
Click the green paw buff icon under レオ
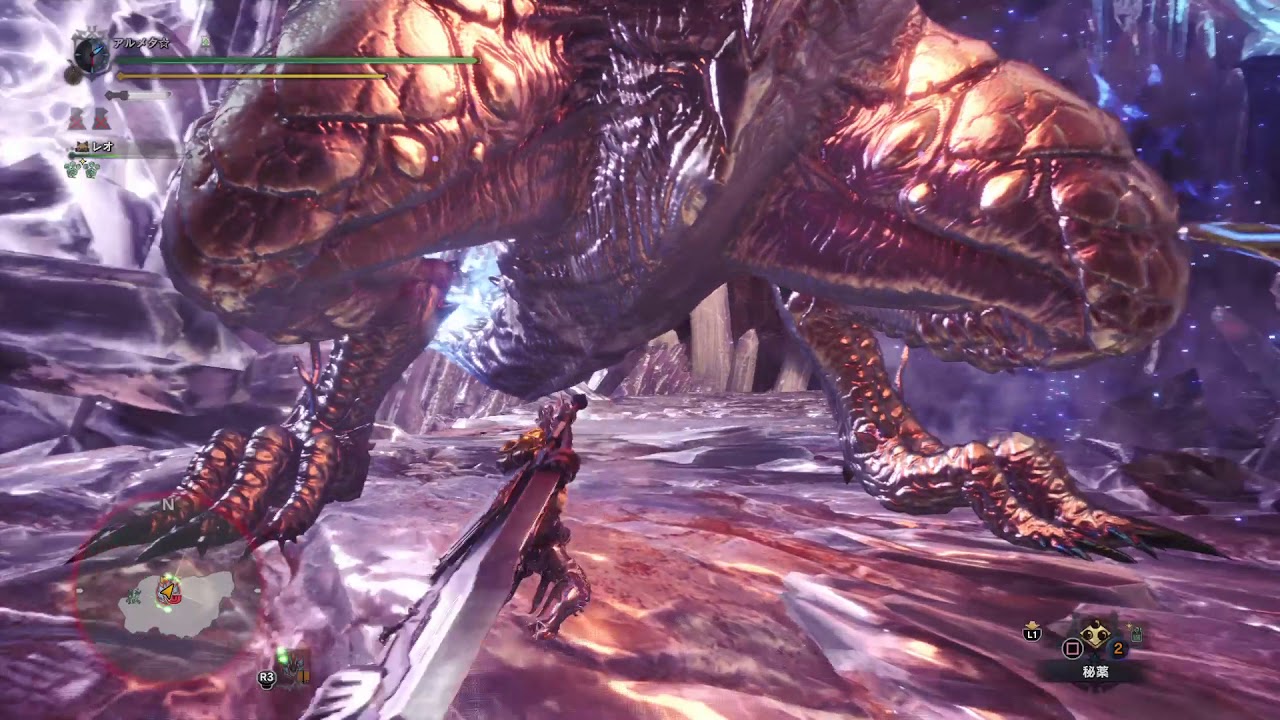click(x=71, y=169)
